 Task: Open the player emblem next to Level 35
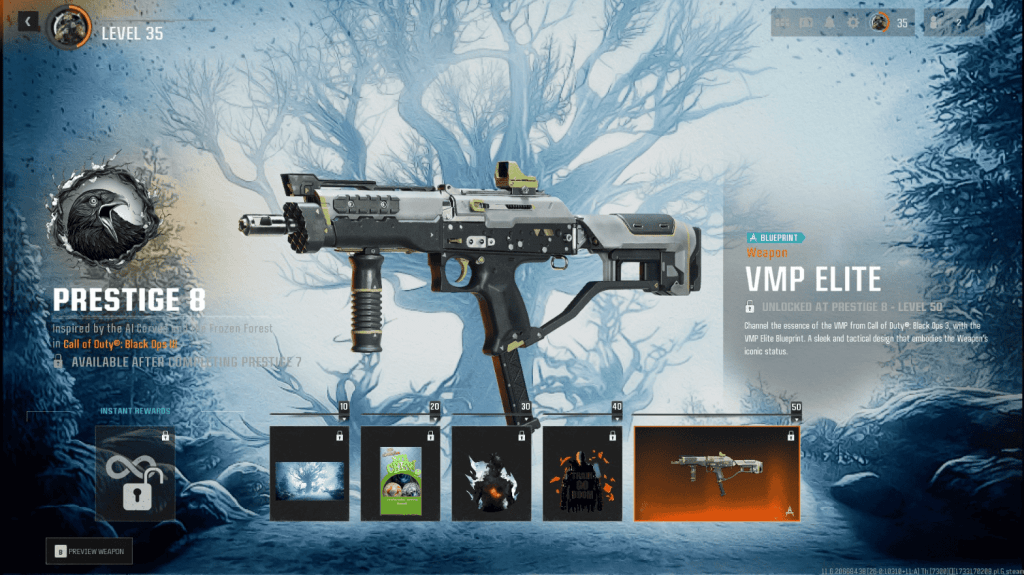tap(69, 26)
